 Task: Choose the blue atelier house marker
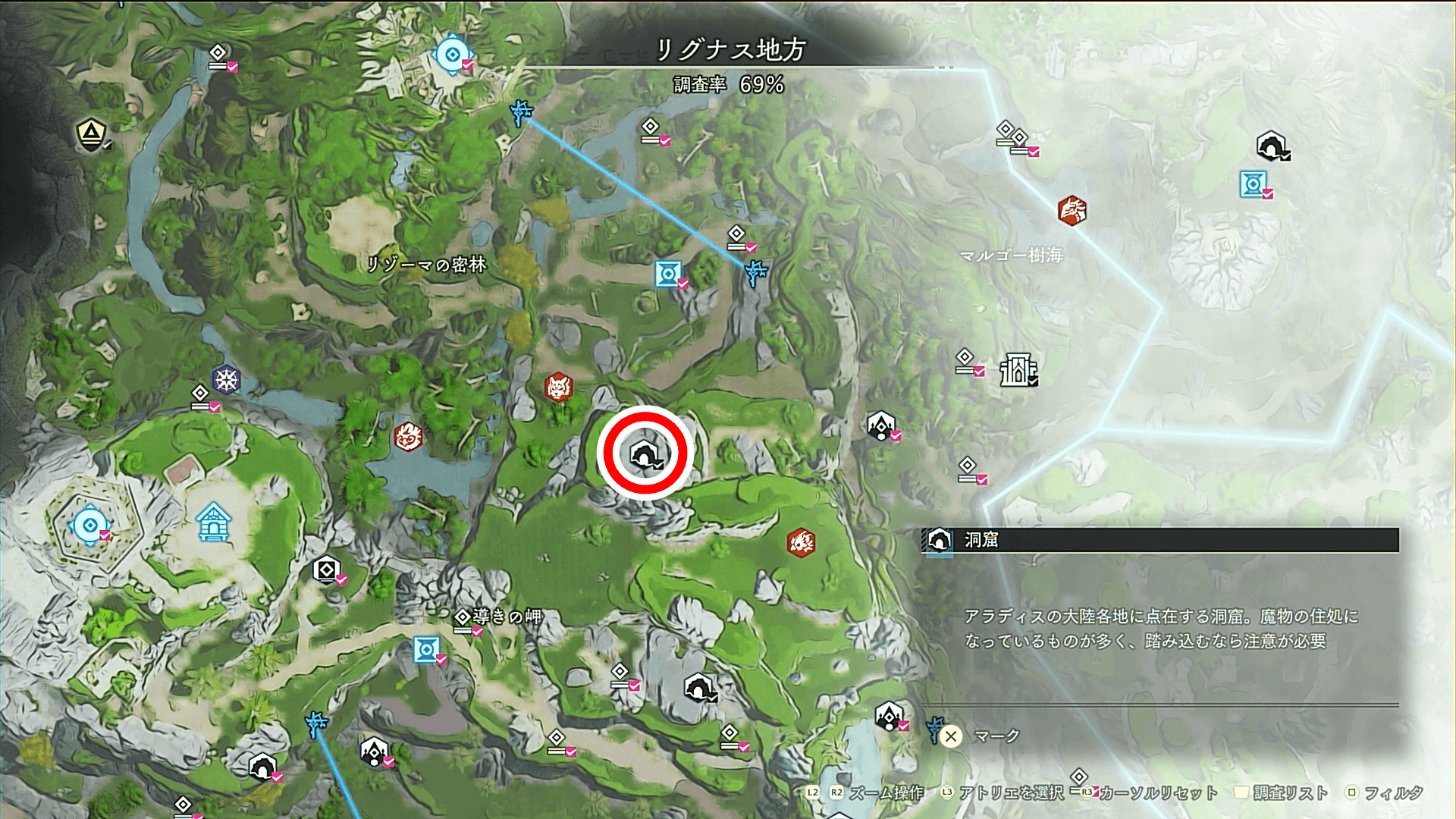coord(213,522)
